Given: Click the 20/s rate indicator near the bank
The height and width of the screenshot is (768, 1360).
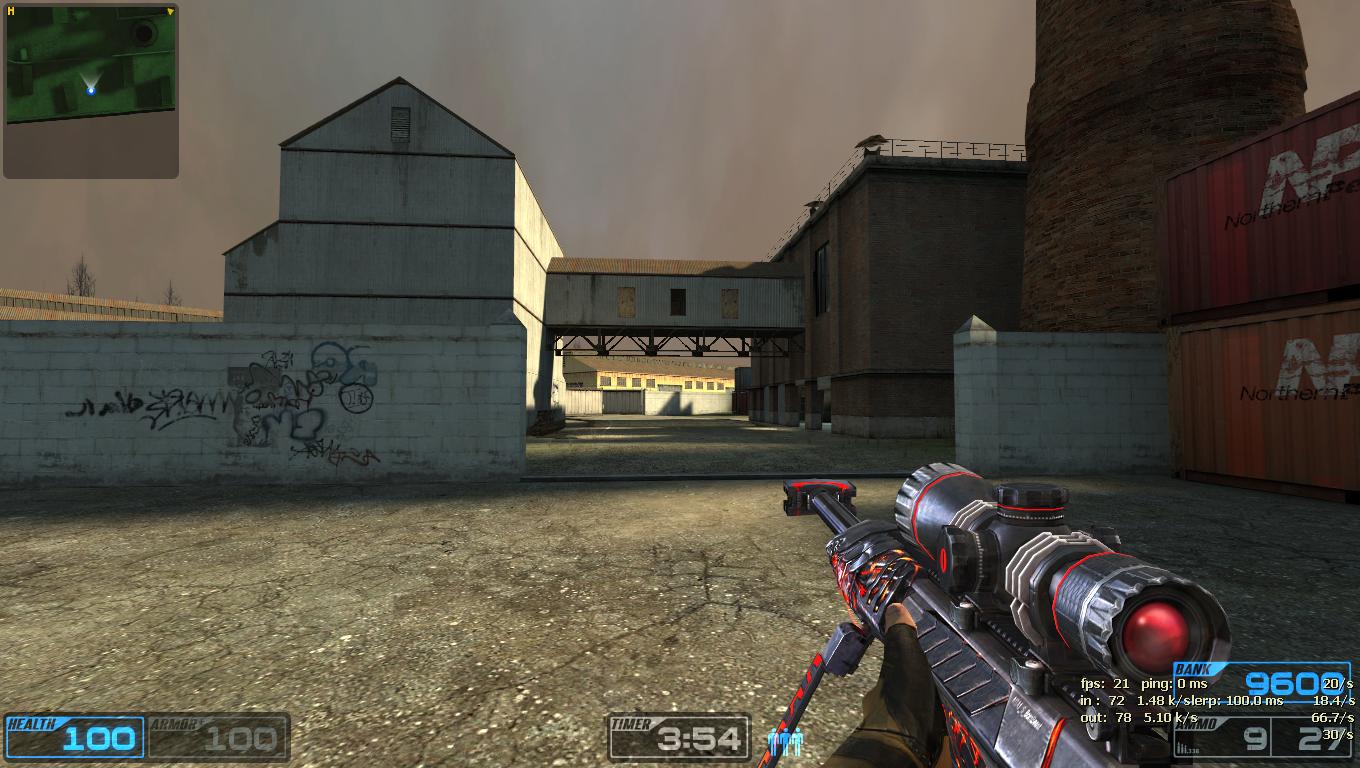Looking at the screenshot, I should tap(1336, 685).
